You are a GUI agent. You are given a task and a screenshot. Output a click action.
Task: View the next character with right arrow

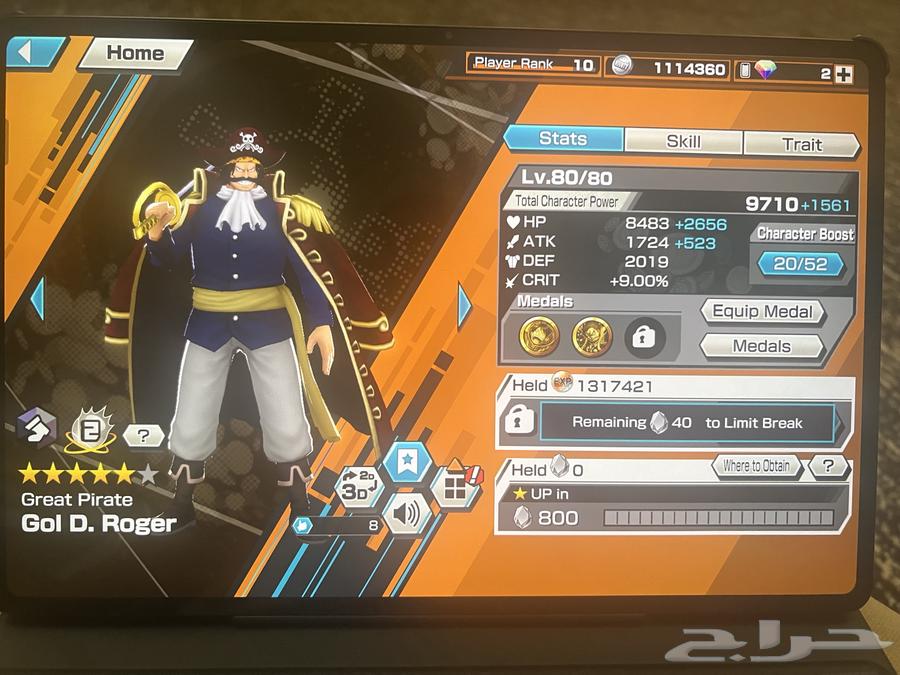pyautogui.click(x=464, y=305)
